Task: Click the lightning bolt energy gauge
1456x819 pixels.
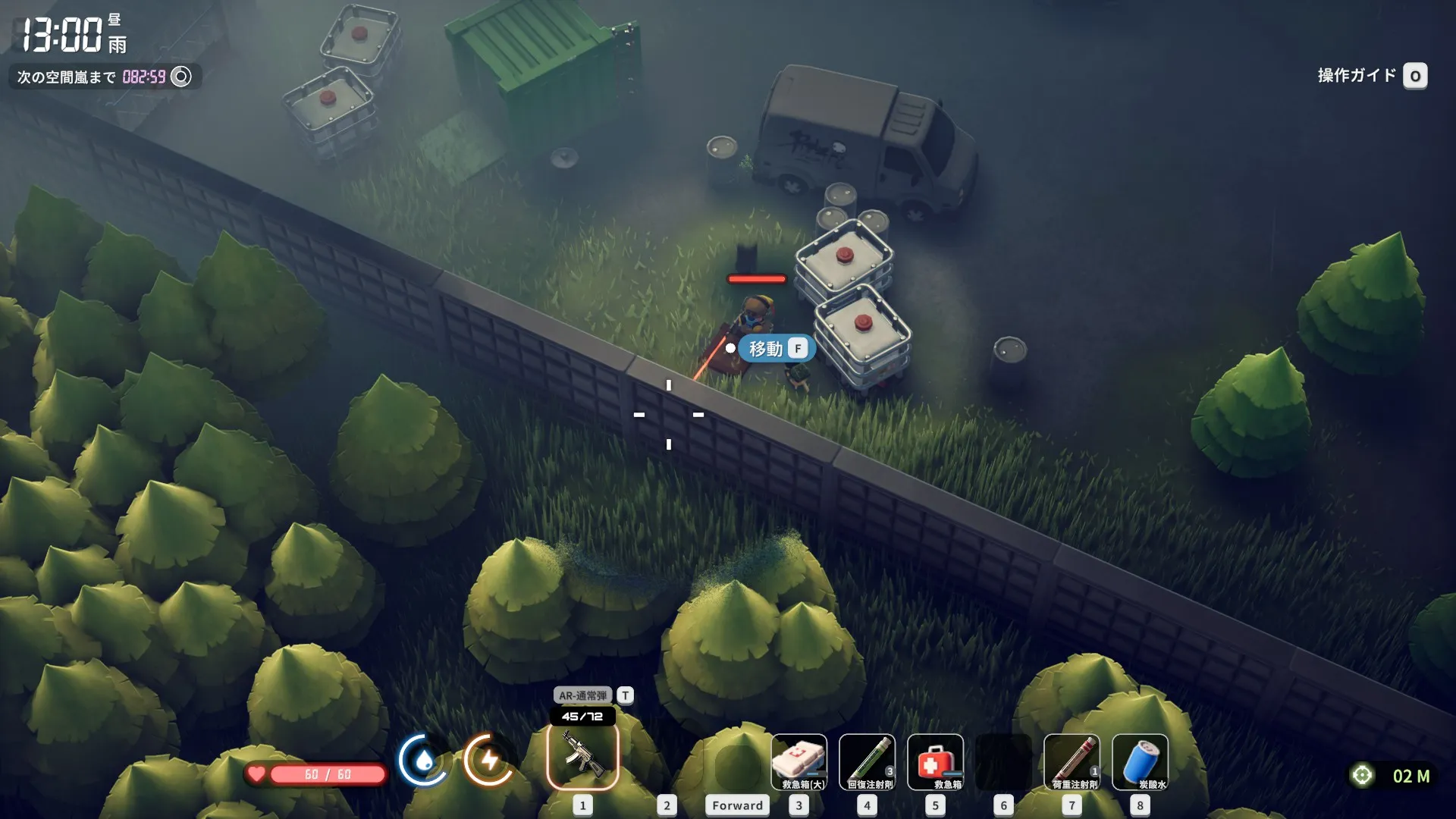Action: point(489,759)
